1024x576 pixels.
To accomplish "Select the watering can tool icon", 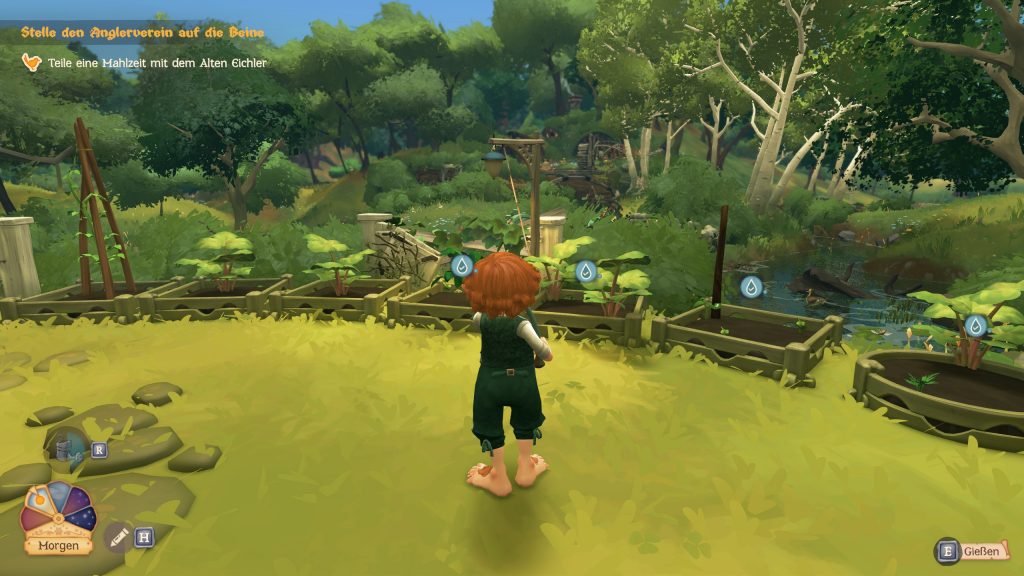I will (68, 449).
